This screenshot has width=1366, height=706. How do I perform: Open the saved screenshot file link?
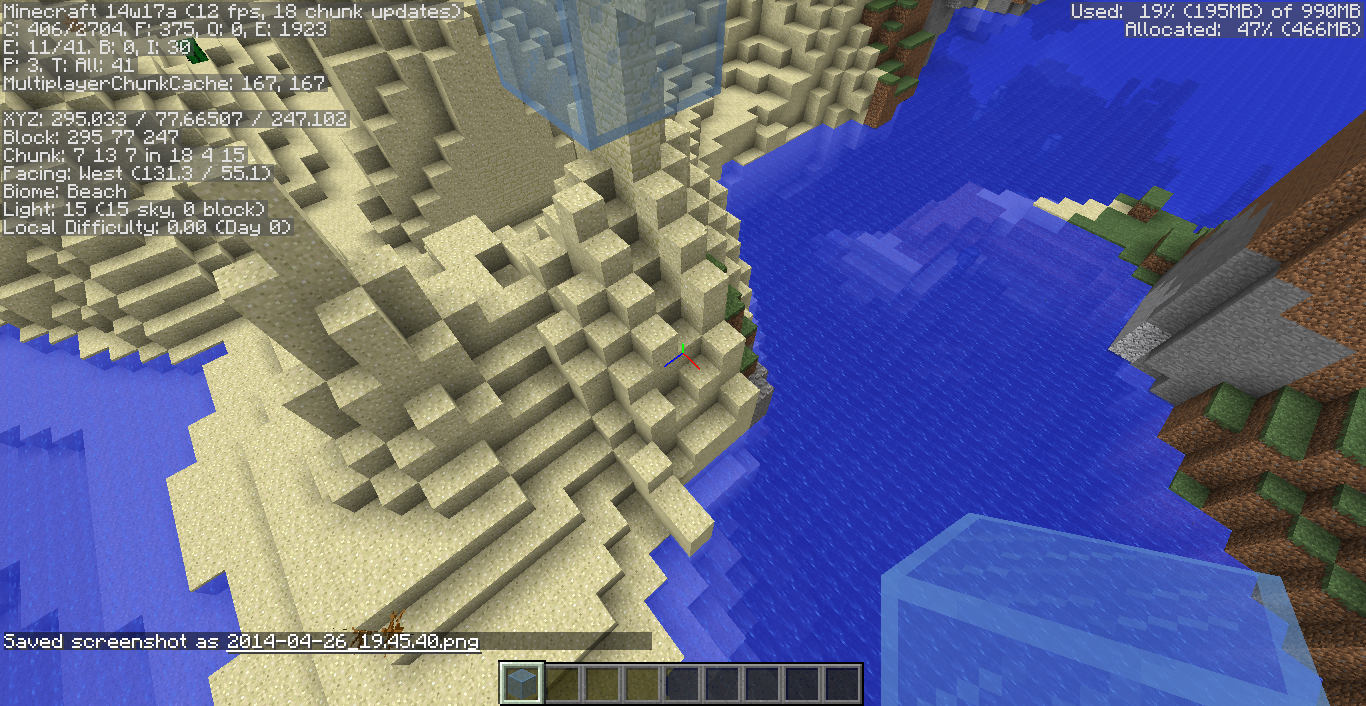point(353,641)
